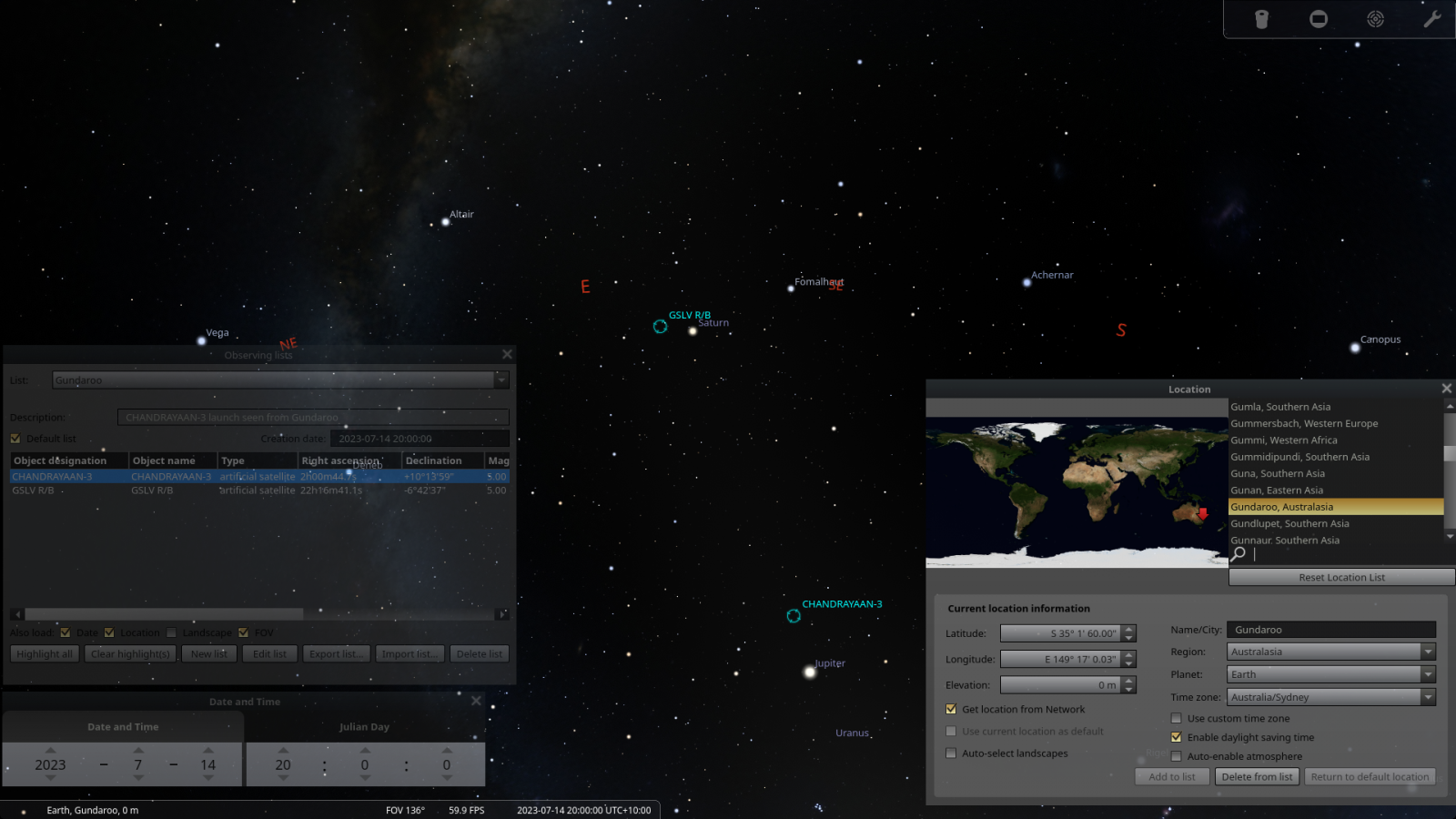Toggle Enable daylight saving time

1177,737
